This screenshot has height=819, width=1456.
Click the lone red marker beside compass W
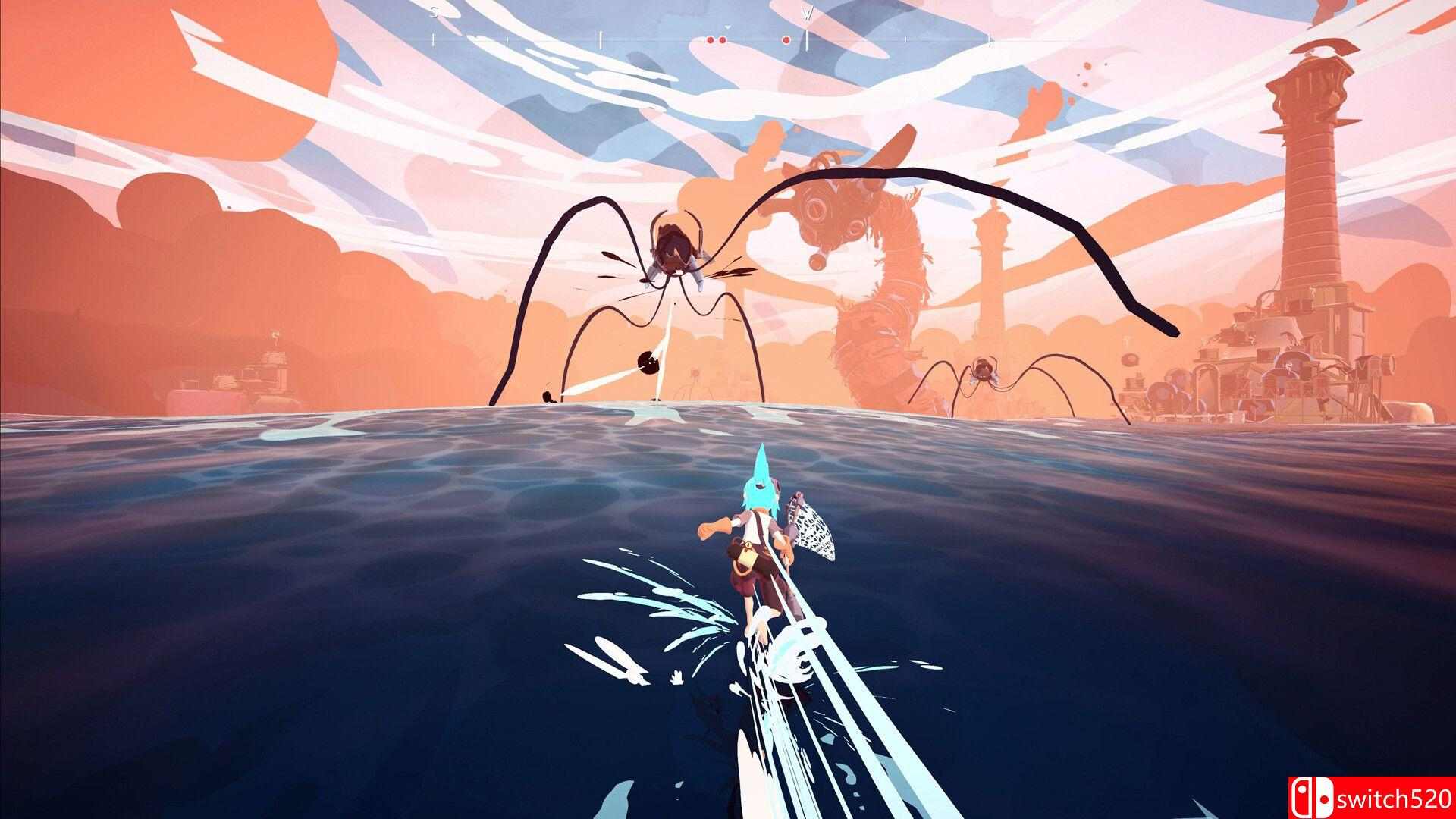point(786,39)
